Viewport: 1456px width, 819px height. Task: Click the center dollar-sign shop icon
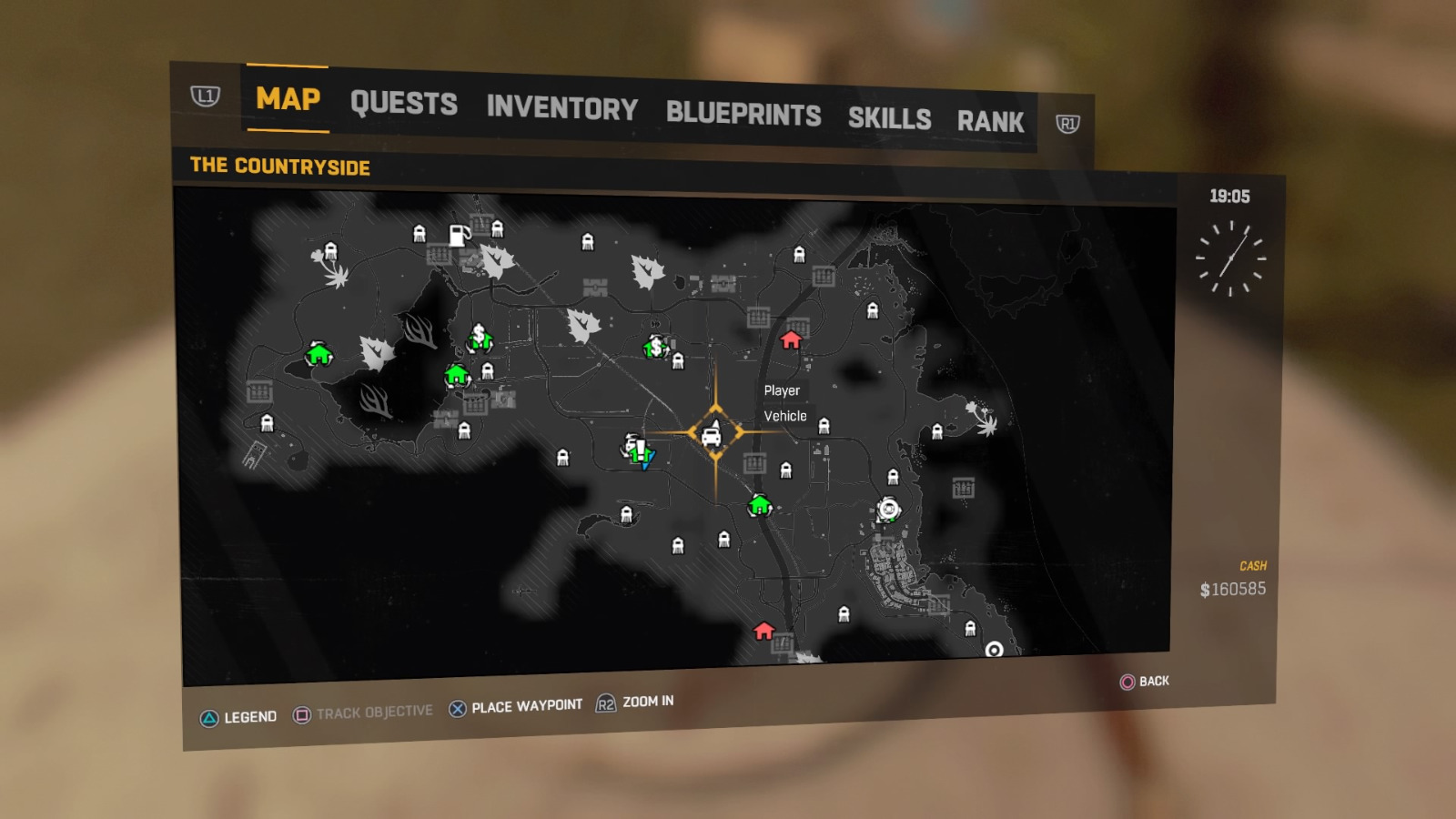point(654,348)
